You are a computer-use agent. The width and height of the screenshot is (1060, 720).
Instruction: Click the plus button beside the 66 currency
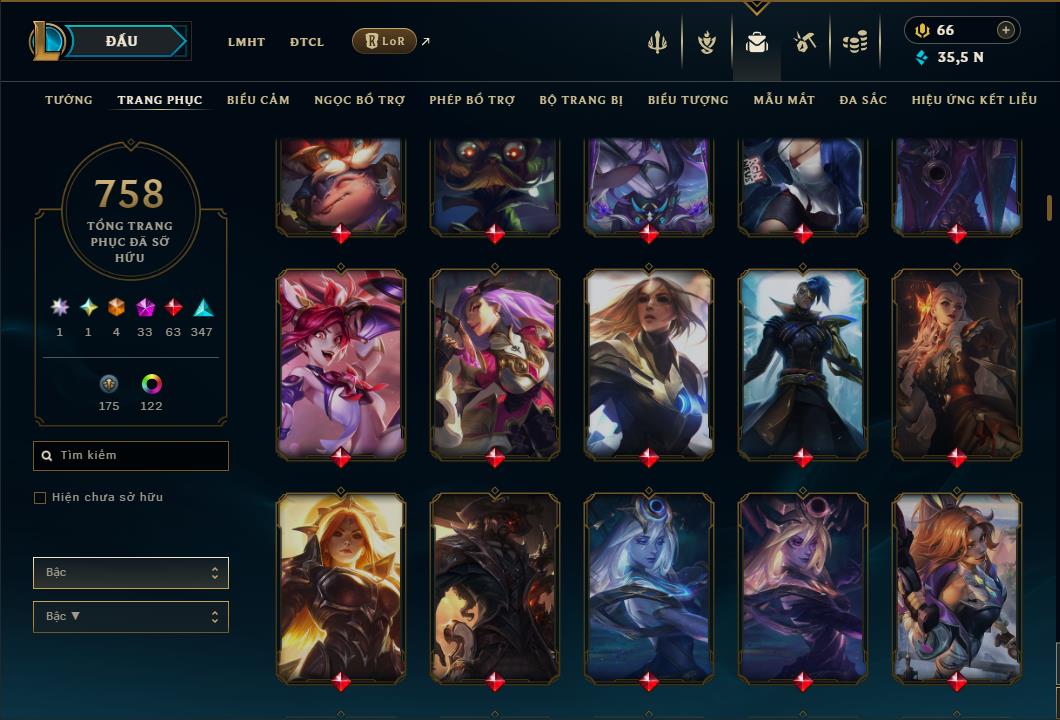(1006, 30)
